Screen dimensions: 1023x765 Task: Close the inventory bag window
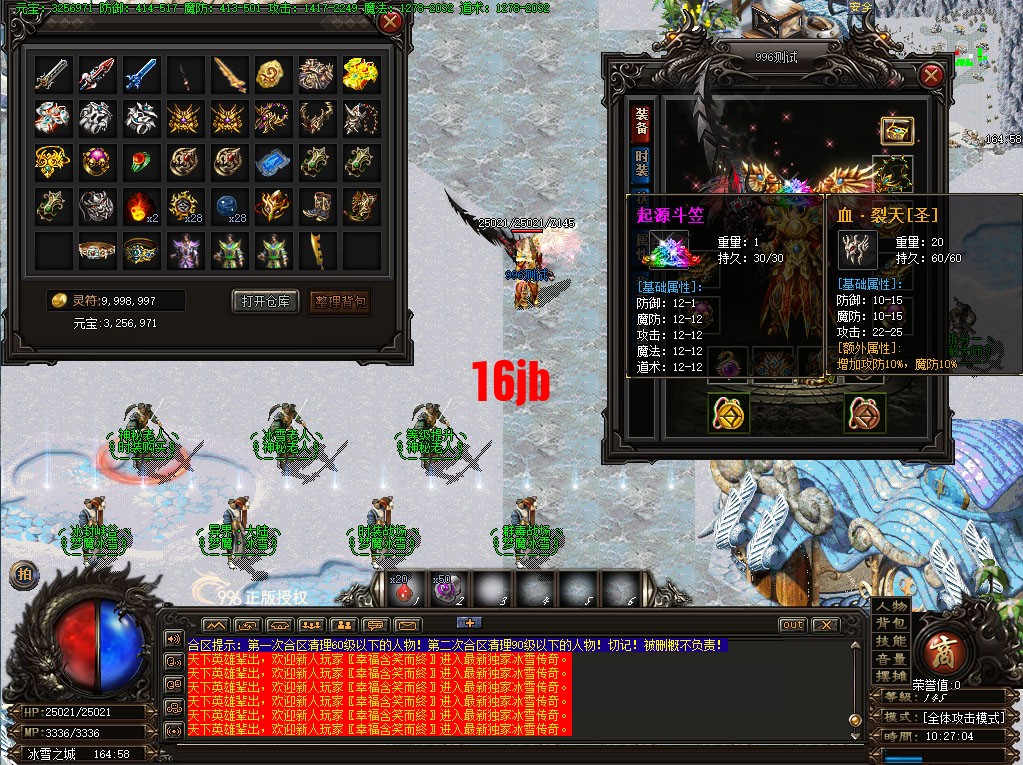pyautogui.click(x=391, y=22)
